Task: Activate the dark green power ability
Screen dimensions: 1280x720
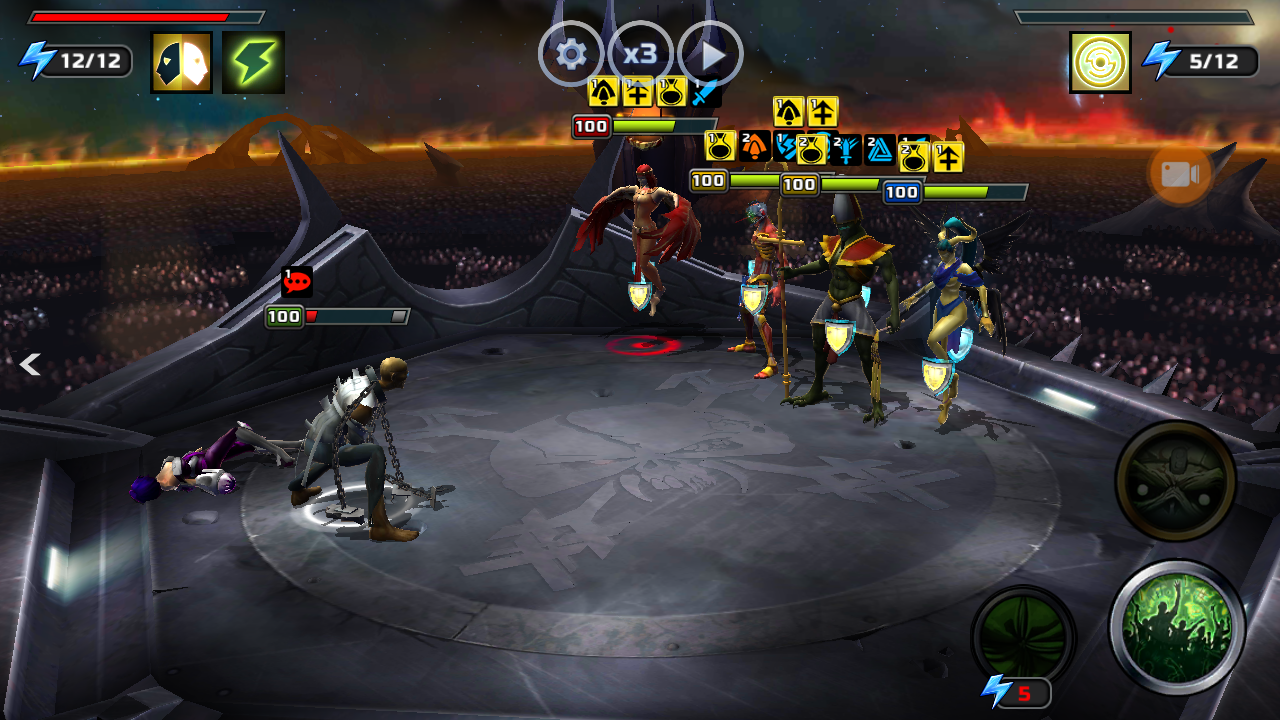Action: (x=1022, y=636)
